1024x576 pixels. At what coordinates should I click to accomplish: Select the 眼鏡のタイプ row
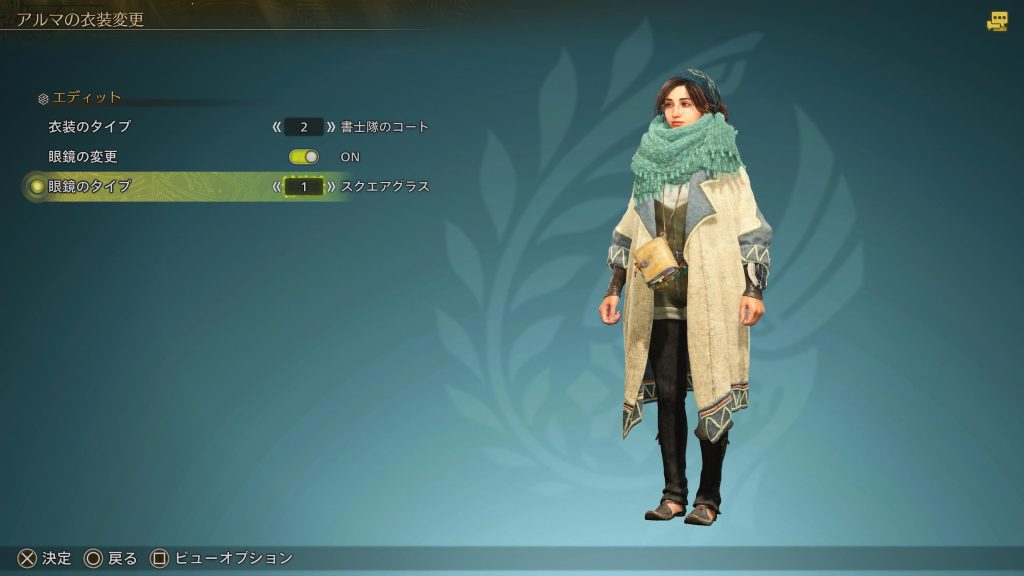pos(90,186)
